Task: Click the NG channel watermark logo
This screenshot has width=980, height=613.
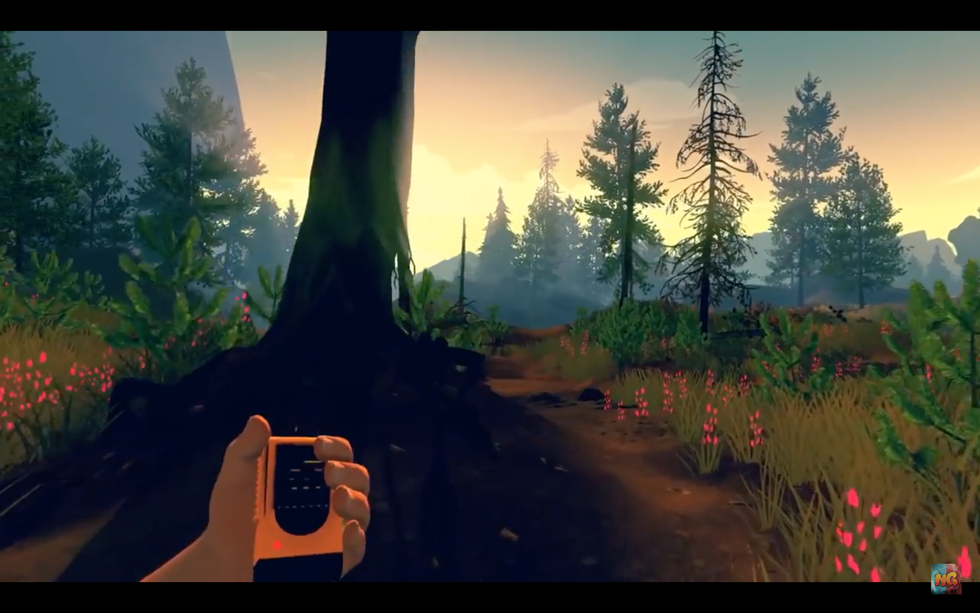Action: [x=945, y=577]
